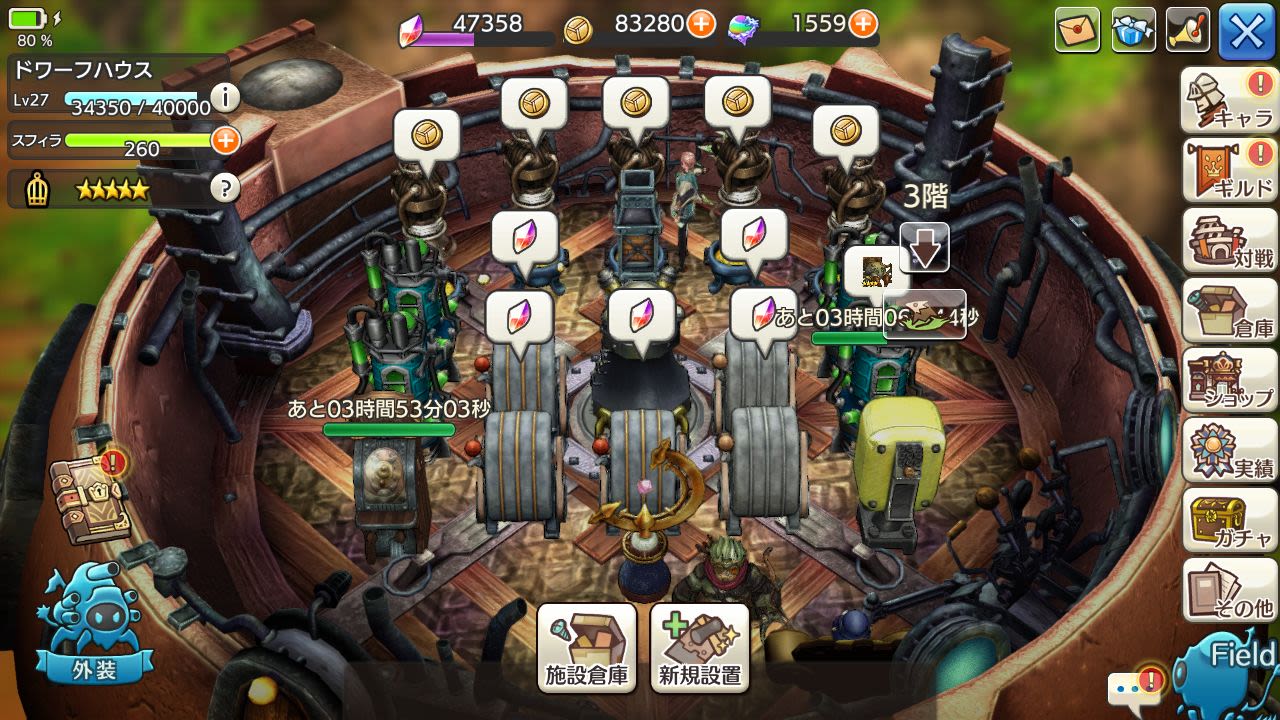
Task: Open the 倉庫 storage menu
Action: (x=1229, y=310)
